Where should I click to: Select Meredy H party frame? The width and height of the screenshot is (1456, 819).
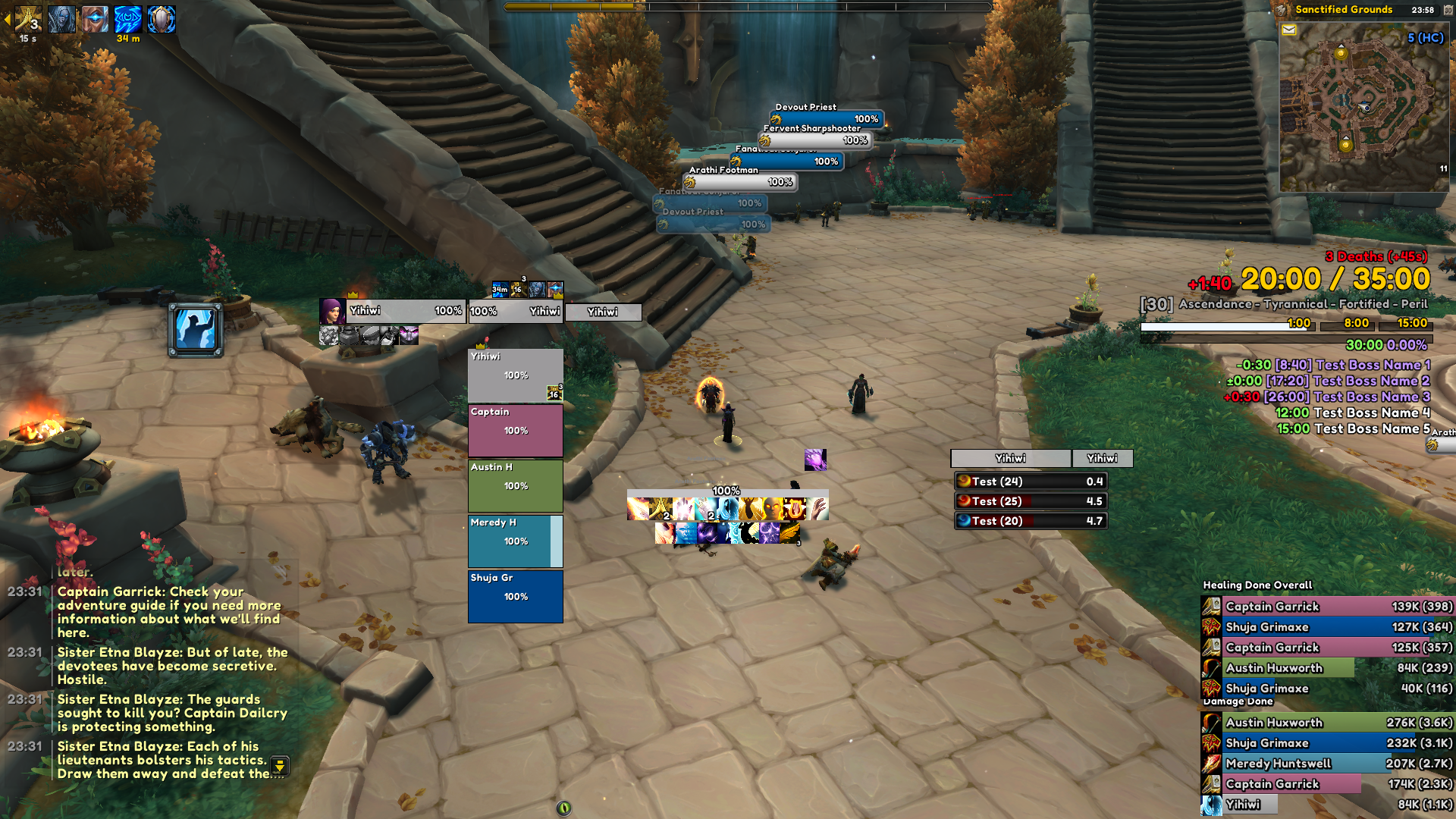tap(515, 541)
